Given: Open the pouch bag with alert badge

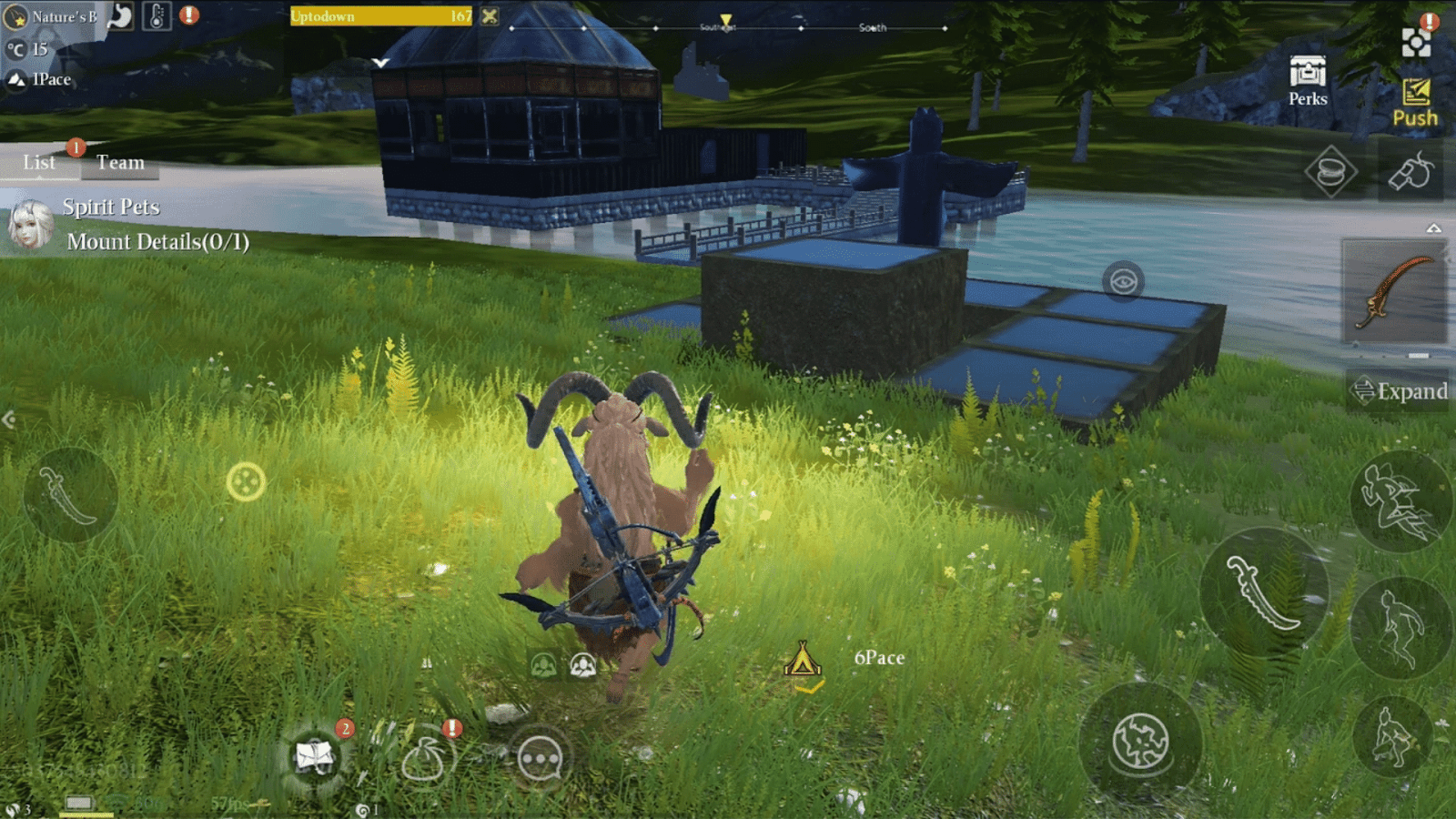Looking at the screenshot, I should coord(423,758).
